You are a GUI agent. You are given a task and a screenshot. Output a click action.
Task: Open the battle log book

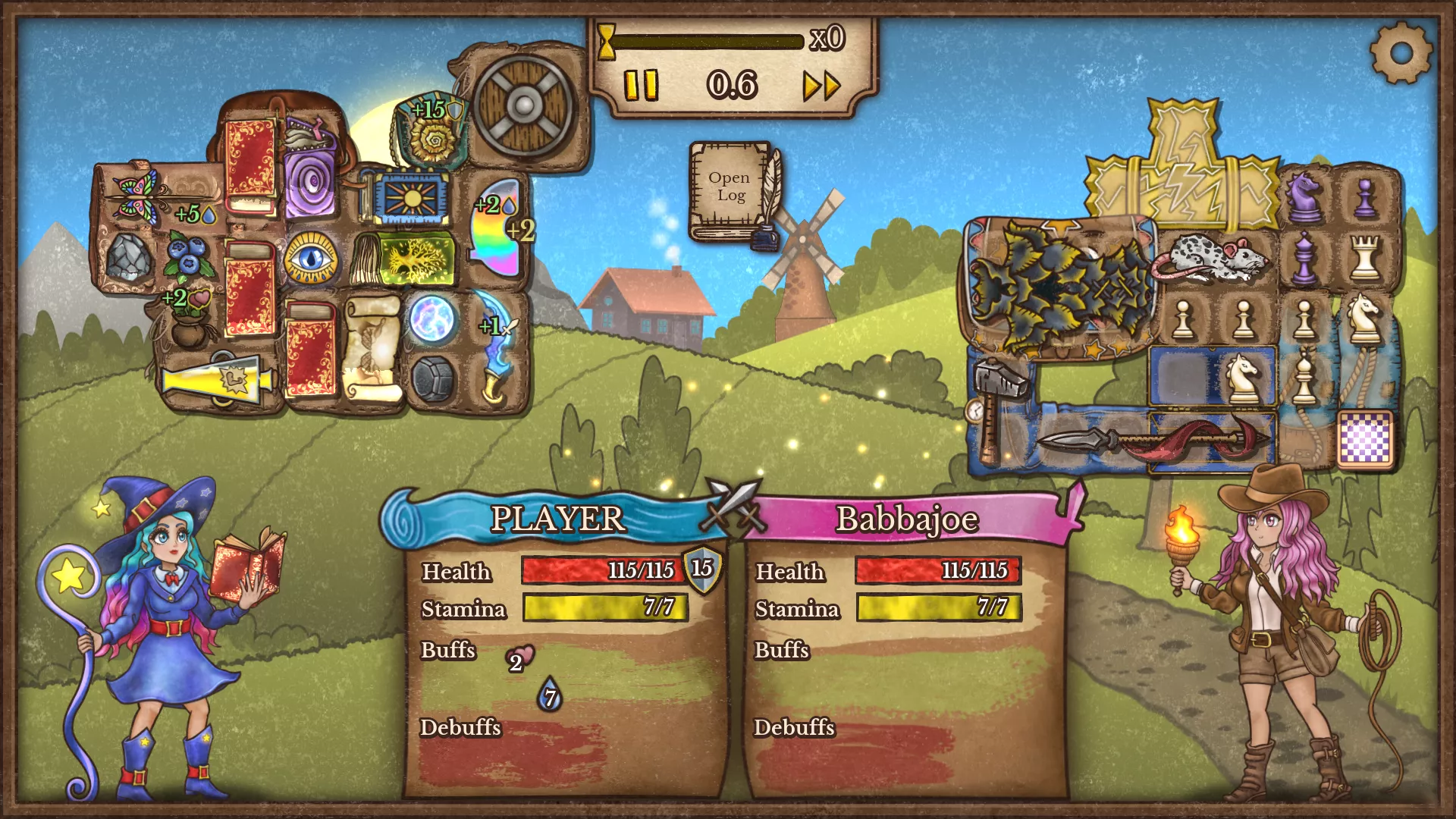731,190
